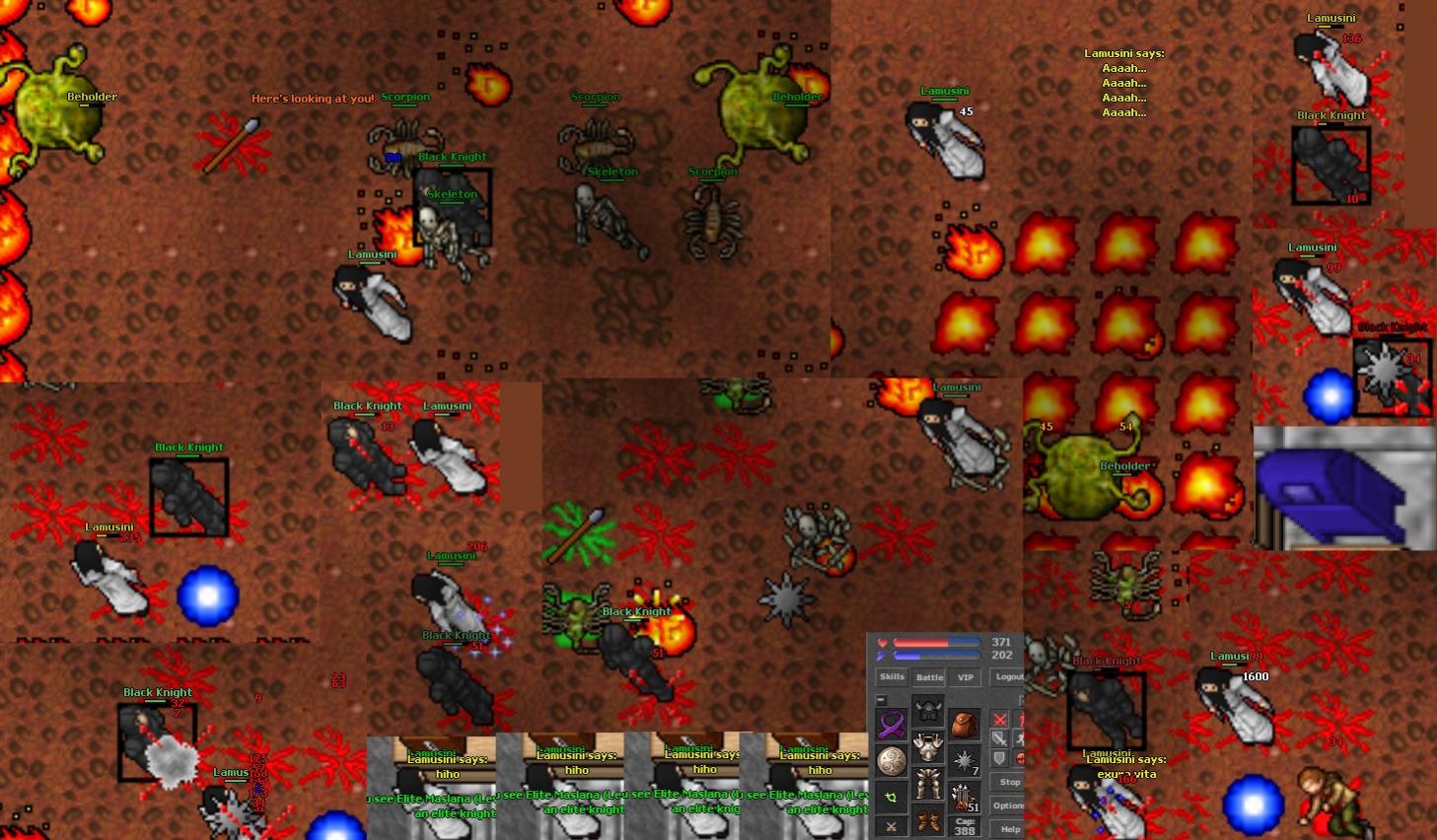Select the purple scarf amulet slot
1437x840 pixels.
(892, 725)
